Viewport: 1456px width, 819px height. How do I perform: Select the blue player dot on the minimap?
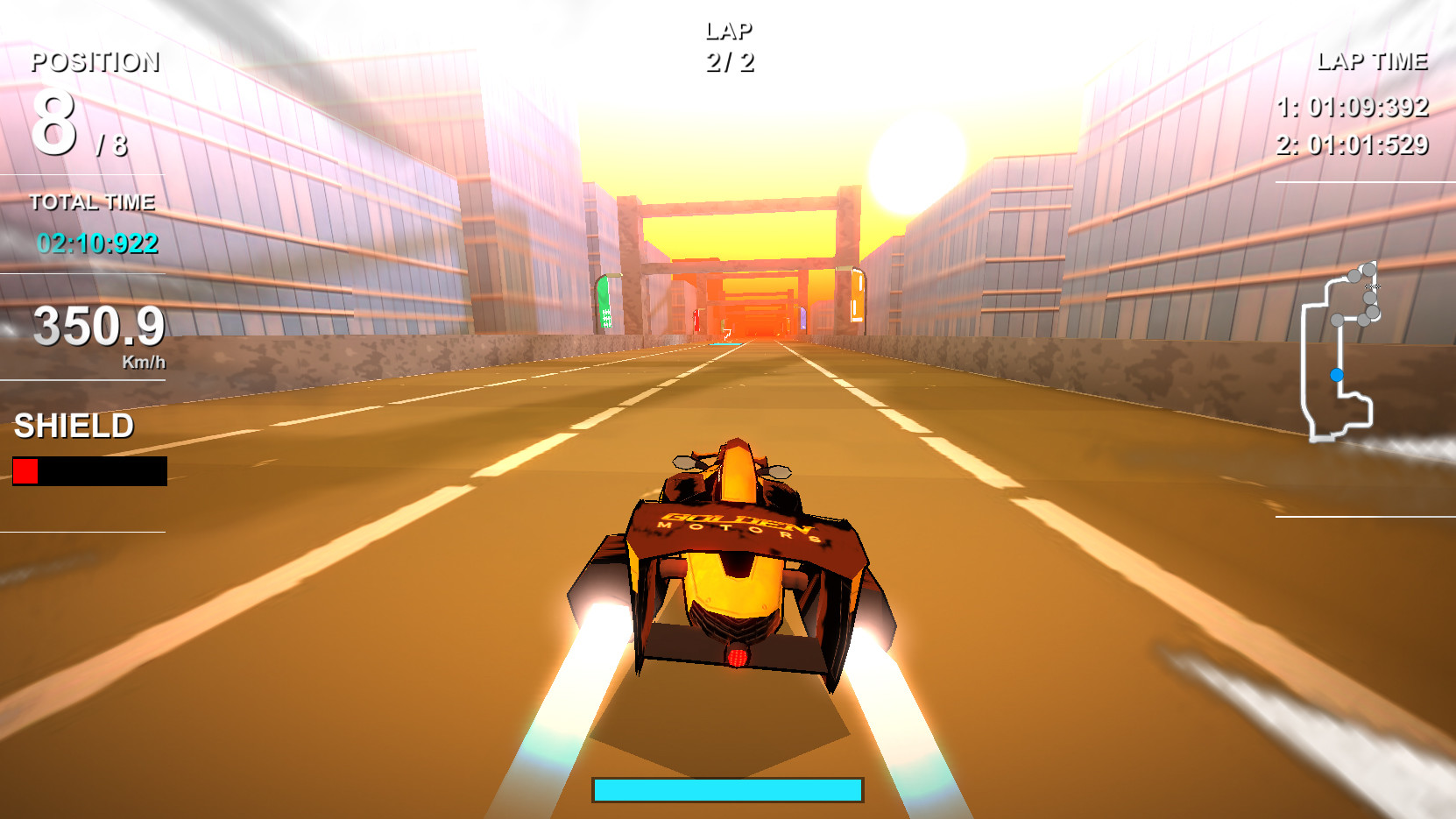1337,373
